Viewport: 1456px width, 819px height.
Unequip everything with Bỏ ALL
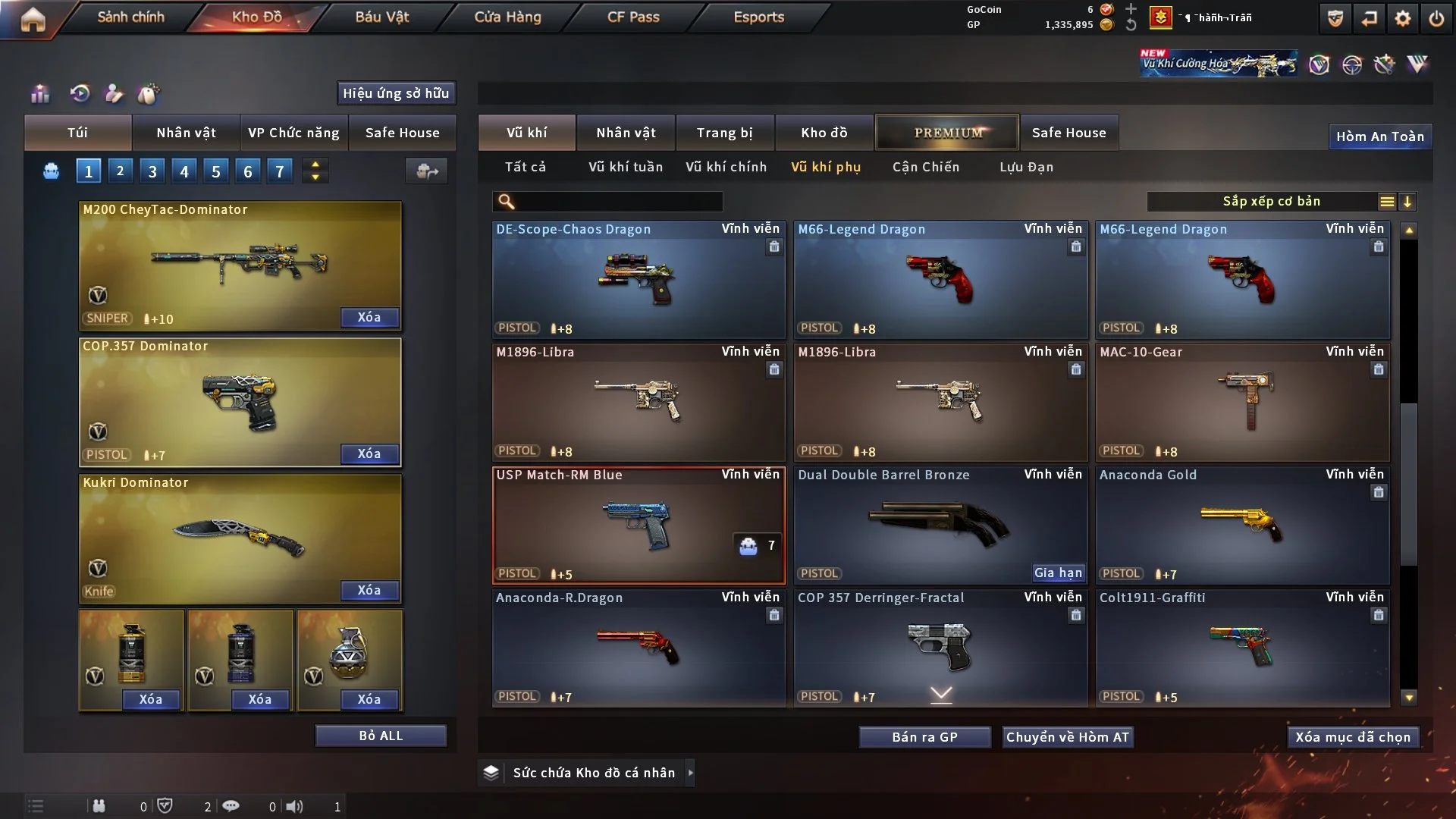(x=381, y=736)
